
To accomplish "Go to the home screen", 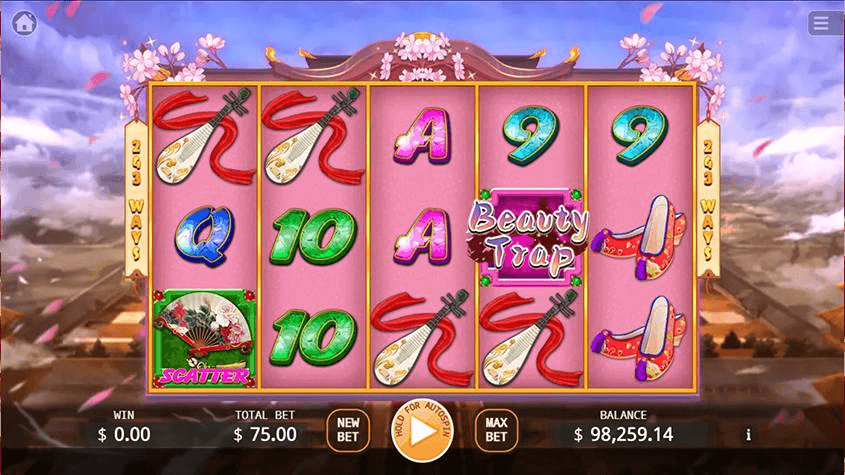I will click(25, 23).
